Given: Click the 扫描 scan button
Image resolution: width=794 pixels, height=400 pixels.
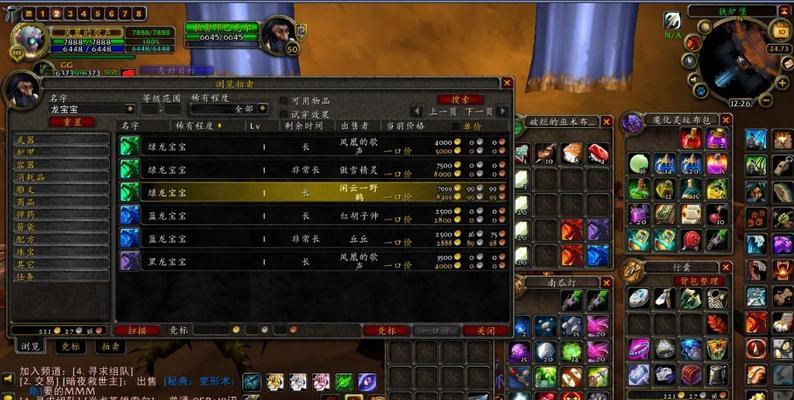Looking at the screenshot, I should [137, 330].
